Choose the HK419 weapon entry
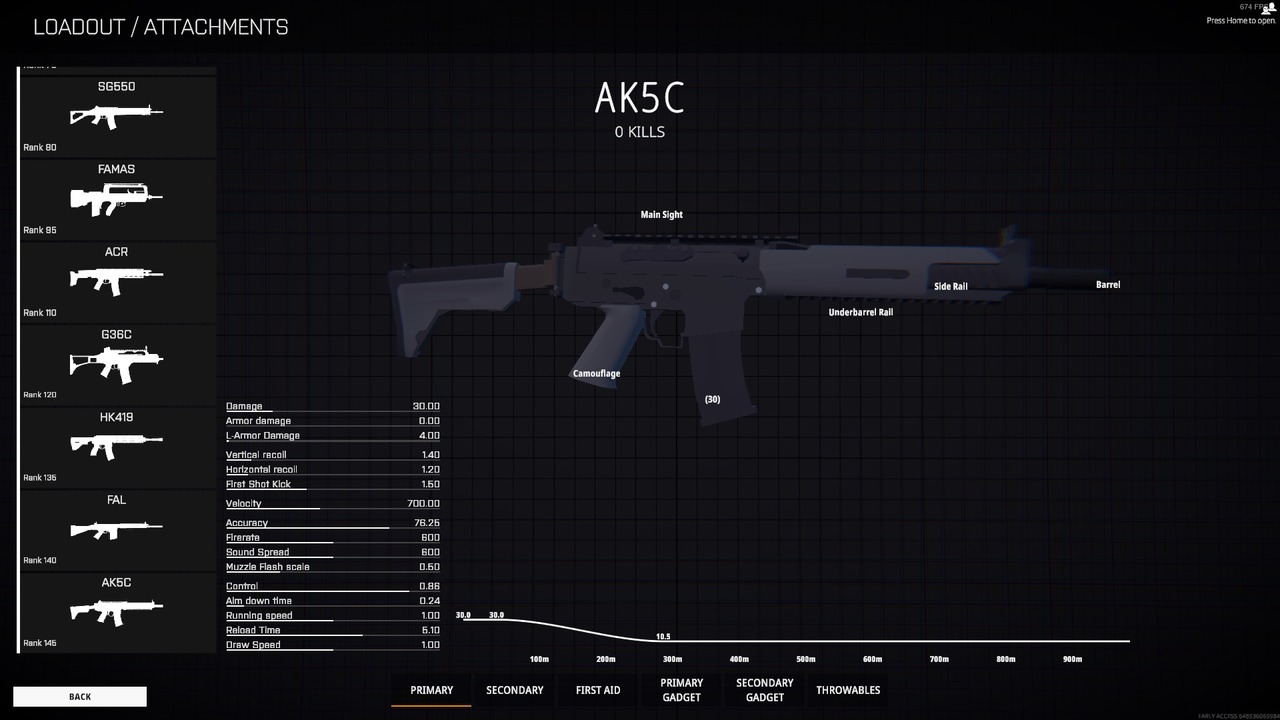The image size is (1280, 720). coord(117,447)
